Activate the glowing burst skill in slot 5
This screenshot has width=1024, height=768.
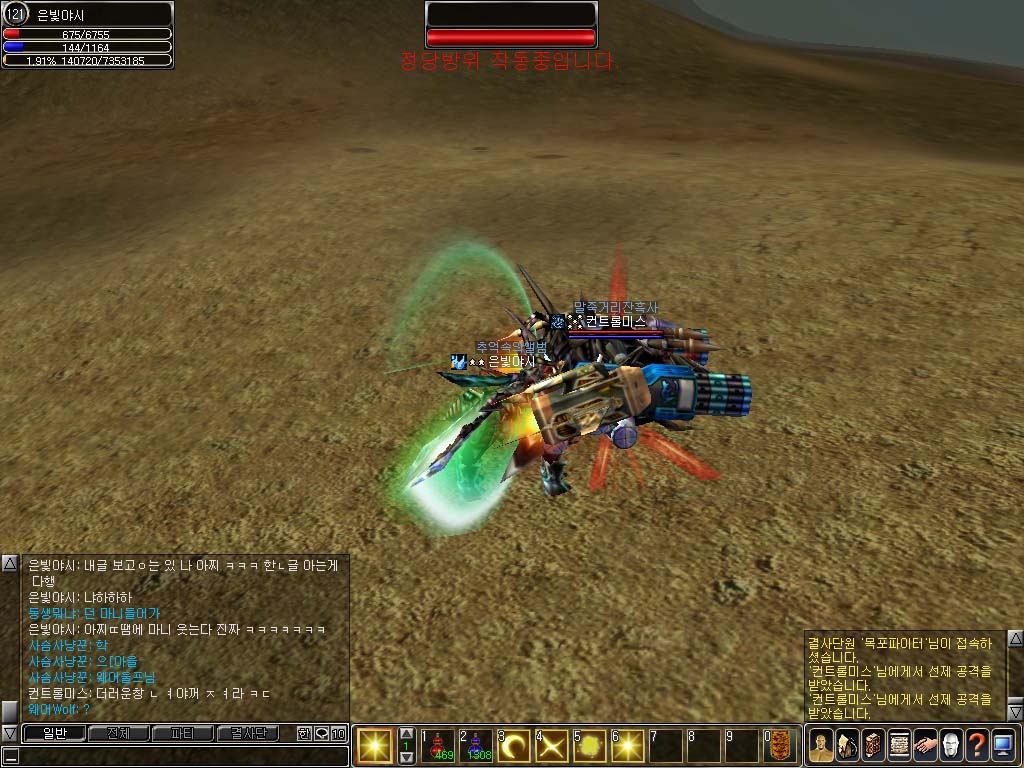click(590, 745)
